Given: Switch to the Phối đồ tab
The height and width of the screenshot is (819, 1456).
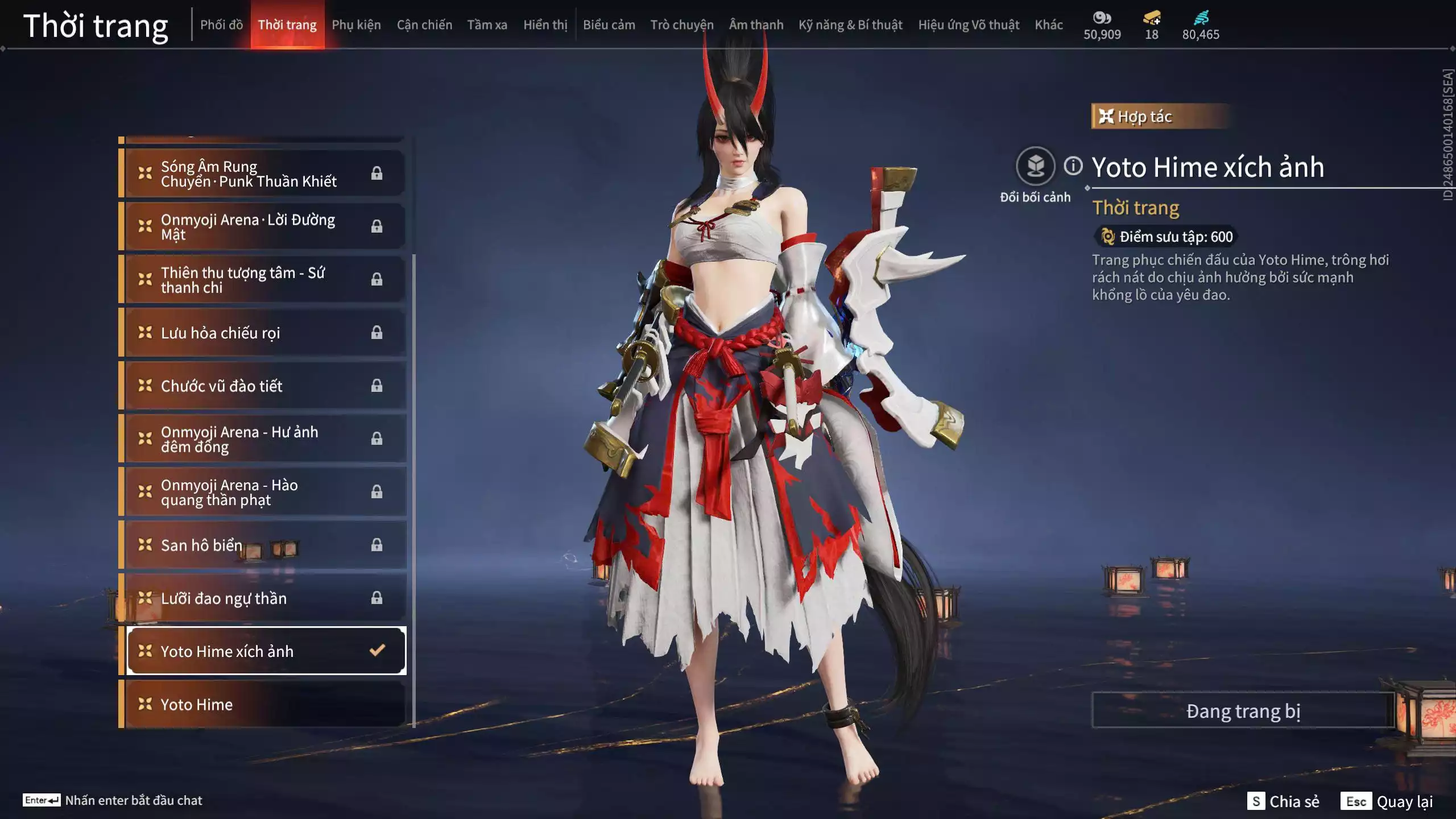Looking at the screenshot, I should point(221,25).
